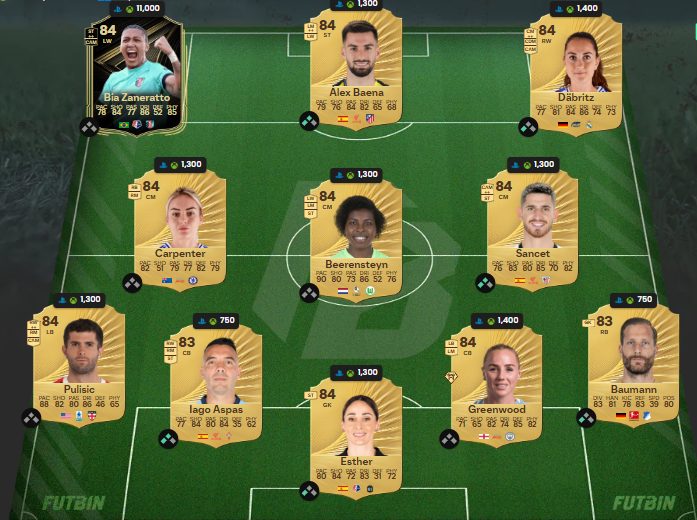
Task: Click the chemistry style icon beside Esther
Action: pos(309,491)
